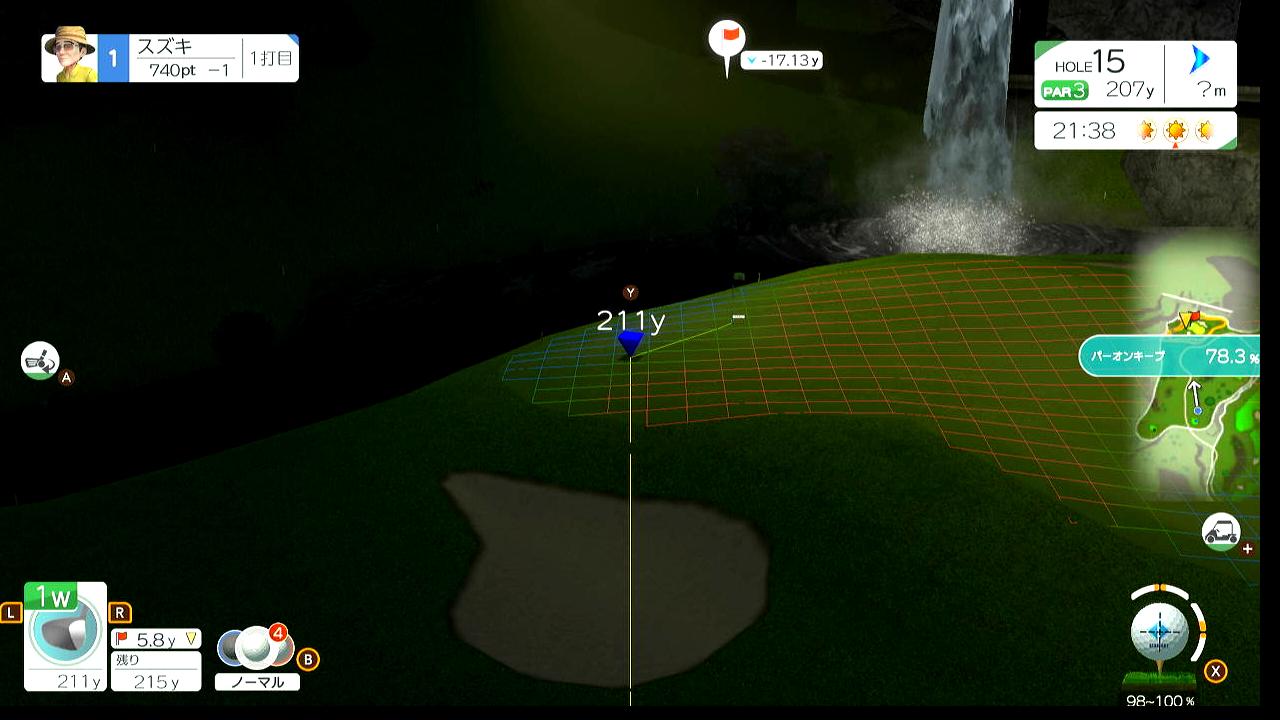Click the golf ball impact point selector
The width and height of the screenshot is (1280, 720).
tap(1159, 632)
